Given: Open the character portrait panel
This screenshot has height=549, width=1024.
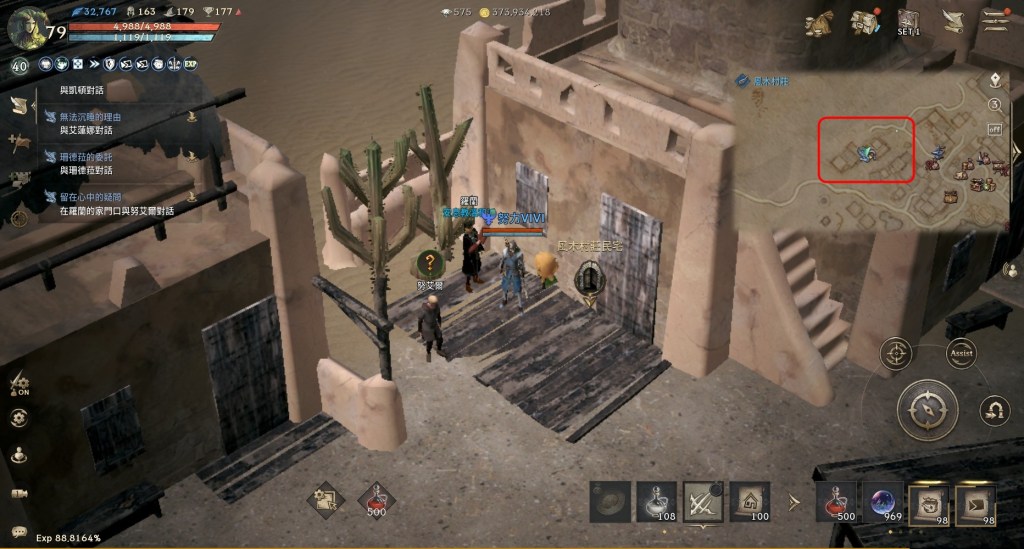Looking at the screenshot, I should point(26,27).
